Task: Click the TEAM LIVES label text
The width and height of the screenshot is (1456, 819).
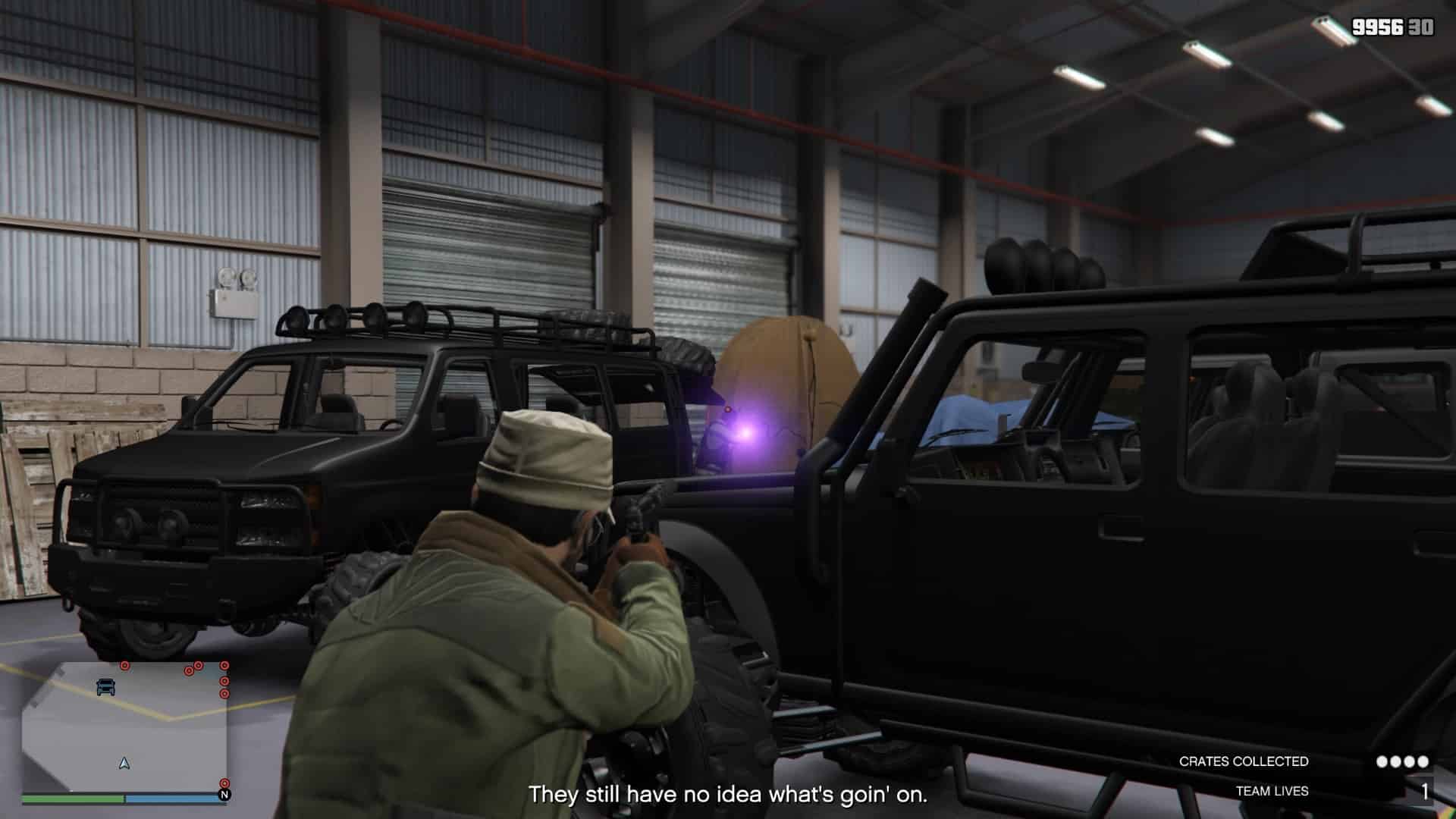Action: [x=1271, y=790]
